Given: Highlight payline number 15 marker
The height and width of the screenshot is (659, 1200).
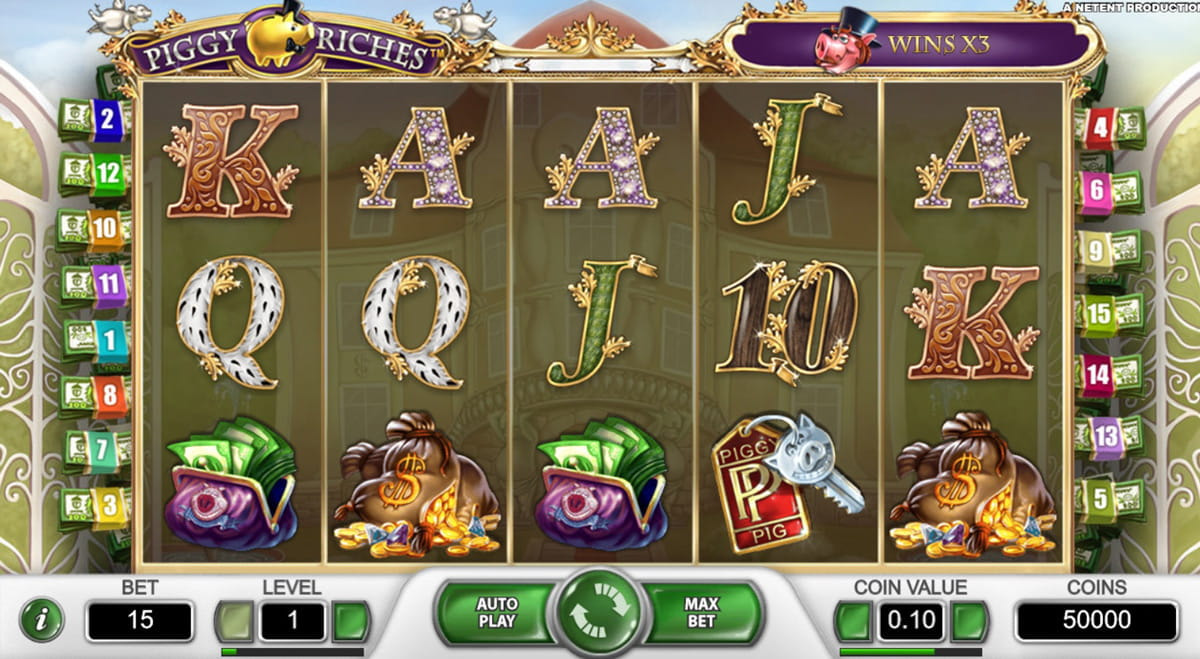Looking at the screenshot, I should point(1099,314).
